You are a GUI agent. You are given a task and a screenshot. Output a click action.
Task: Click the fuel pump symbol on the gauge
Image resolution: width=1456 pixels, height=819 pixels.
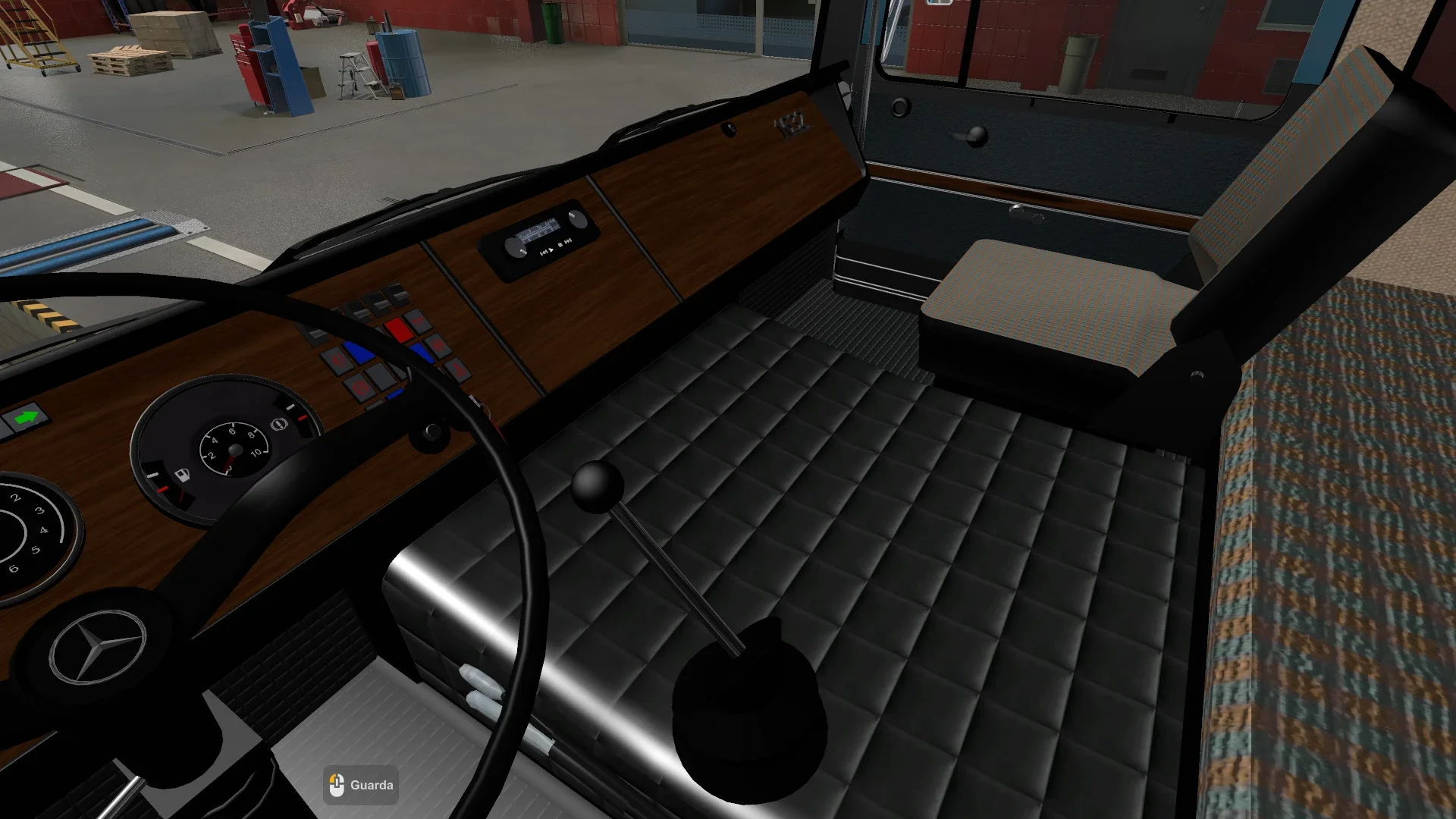pyautogui.click(x=183, y=474)
